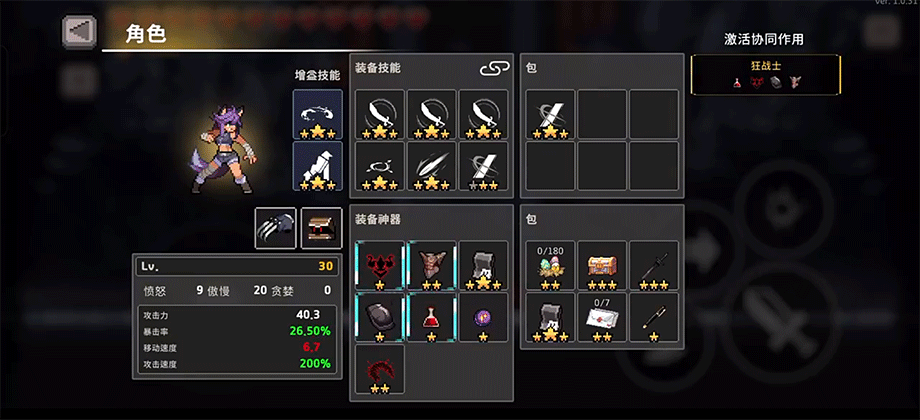
Task: Select the leaf-shaped slash equipped skill
Action: click(x=431, y=166)
